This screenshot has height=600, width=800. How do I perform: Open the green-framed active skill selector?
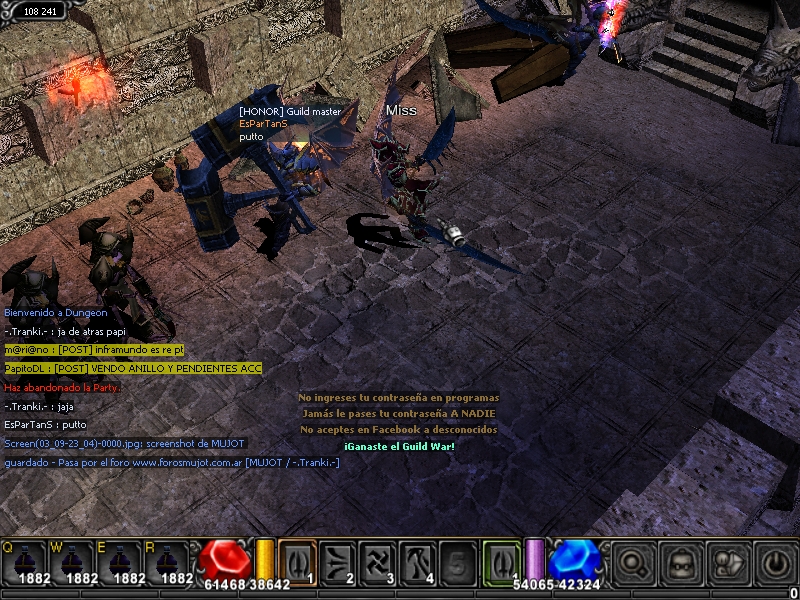[502, 561]
